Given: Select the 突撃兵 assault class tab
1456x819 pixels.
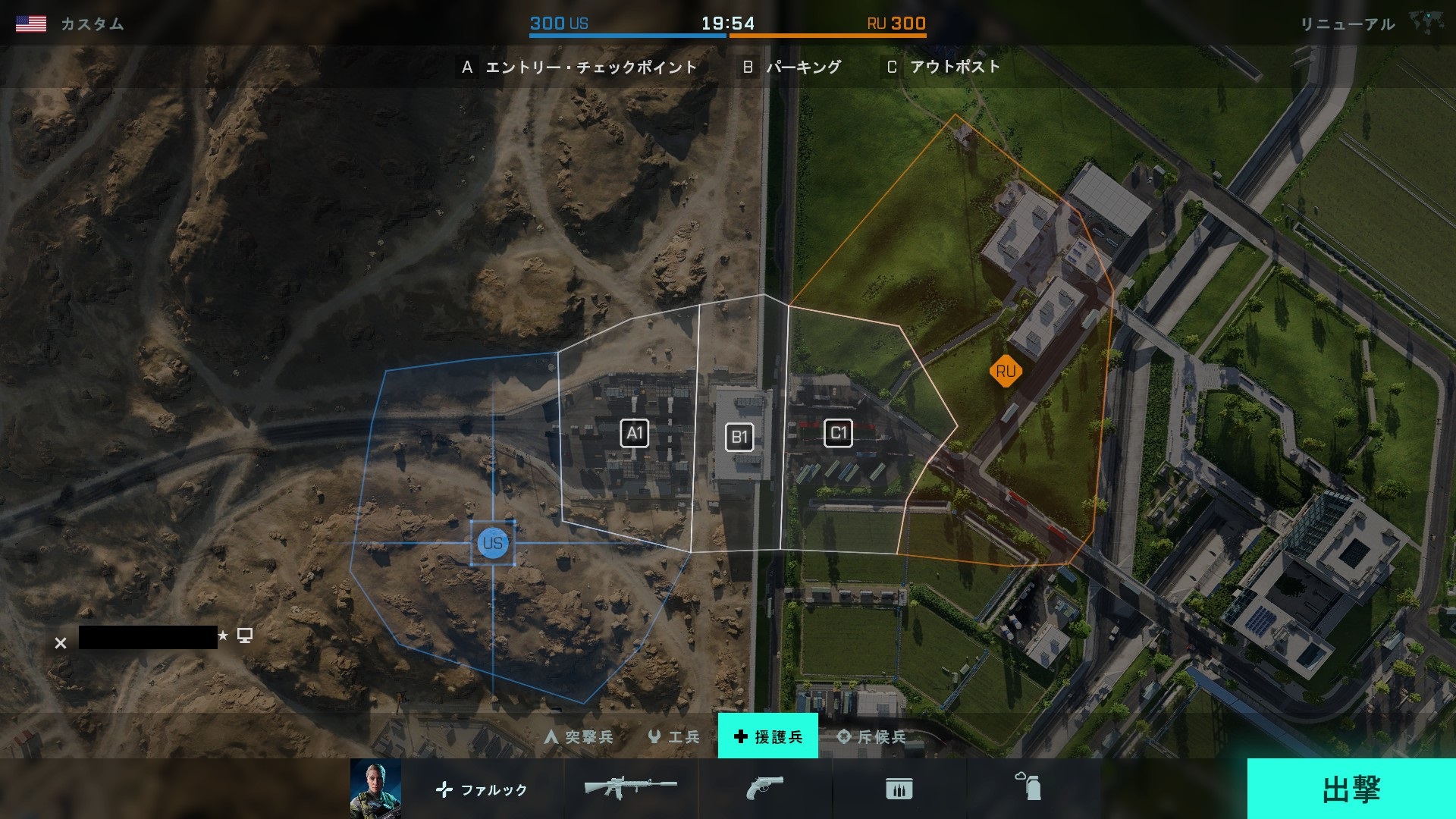Looking at the screenshot, I should tap(579, 736).
